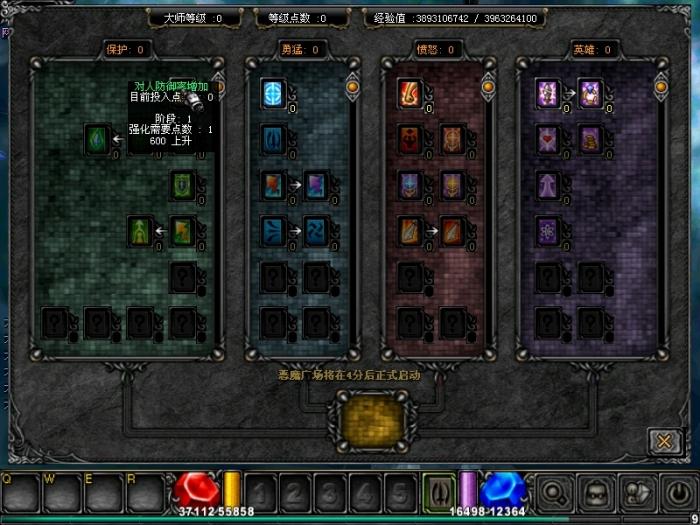Open the community button beside the power icon
Screen dimensions: 700x525
(x=636, y=492)
